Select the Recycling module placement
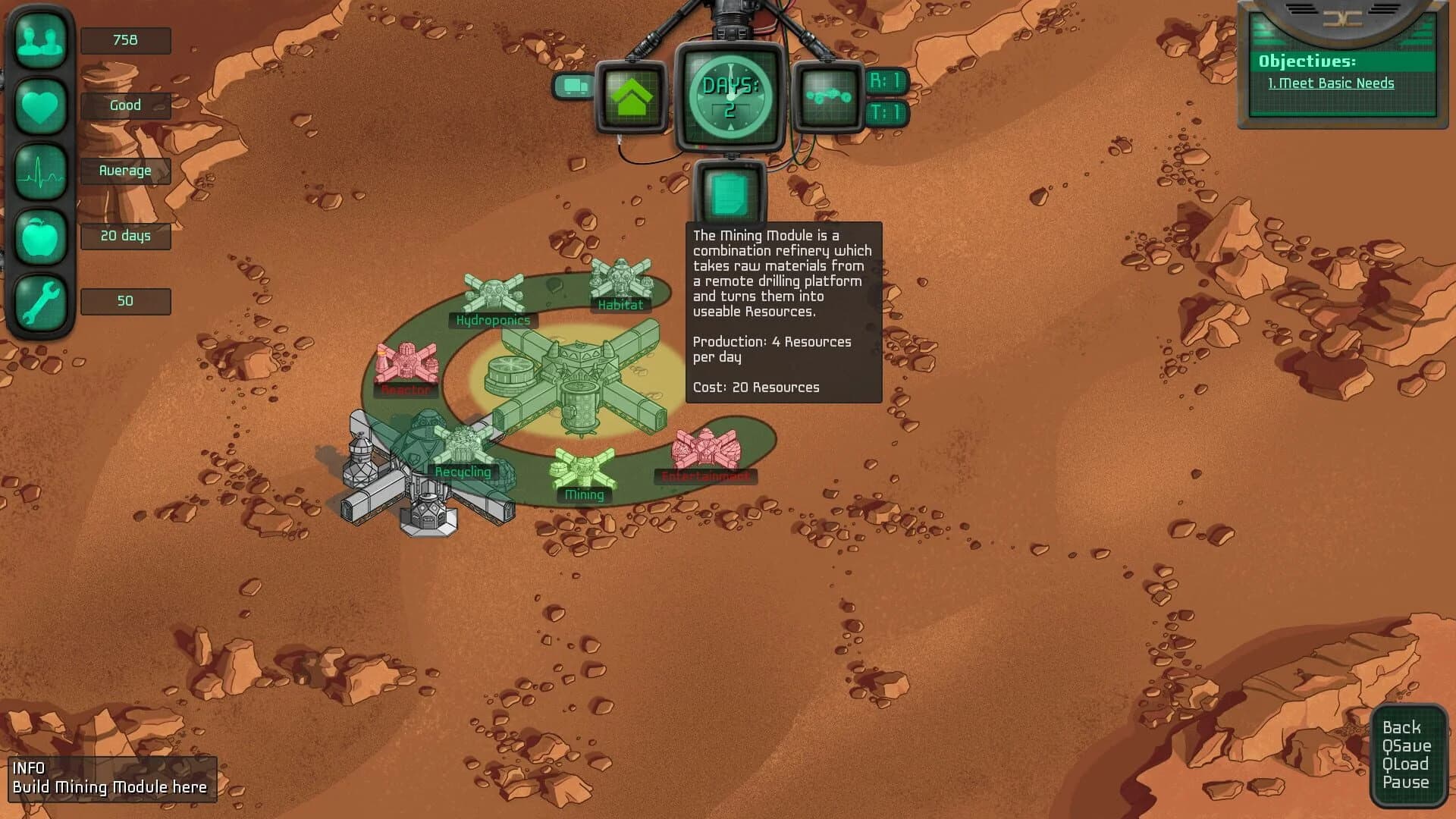Image resolution: width=1456 pixels, height=819 pixels. 461,444
